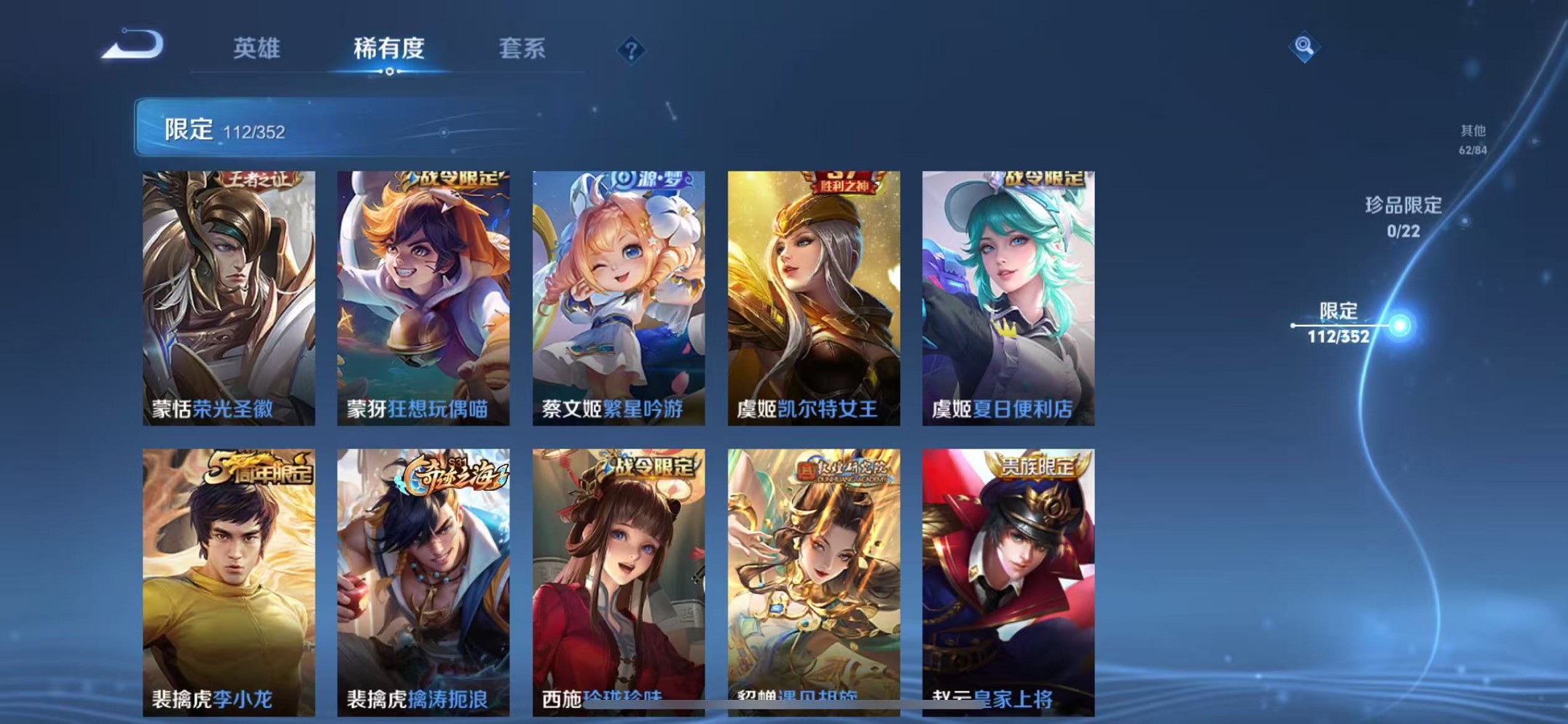The image size is (1568, 724).
Task: View the 西施 玲珑珍味 skin
Action: (618, 575)
